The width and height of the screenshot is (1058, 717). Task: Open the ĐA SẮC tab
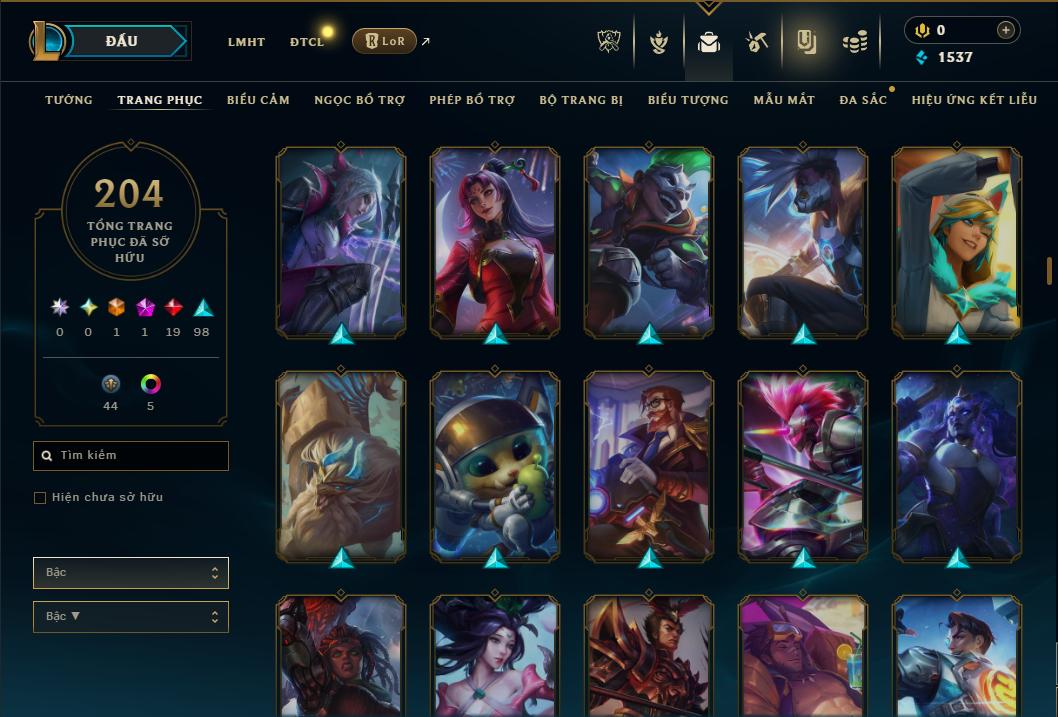point(863,100)
